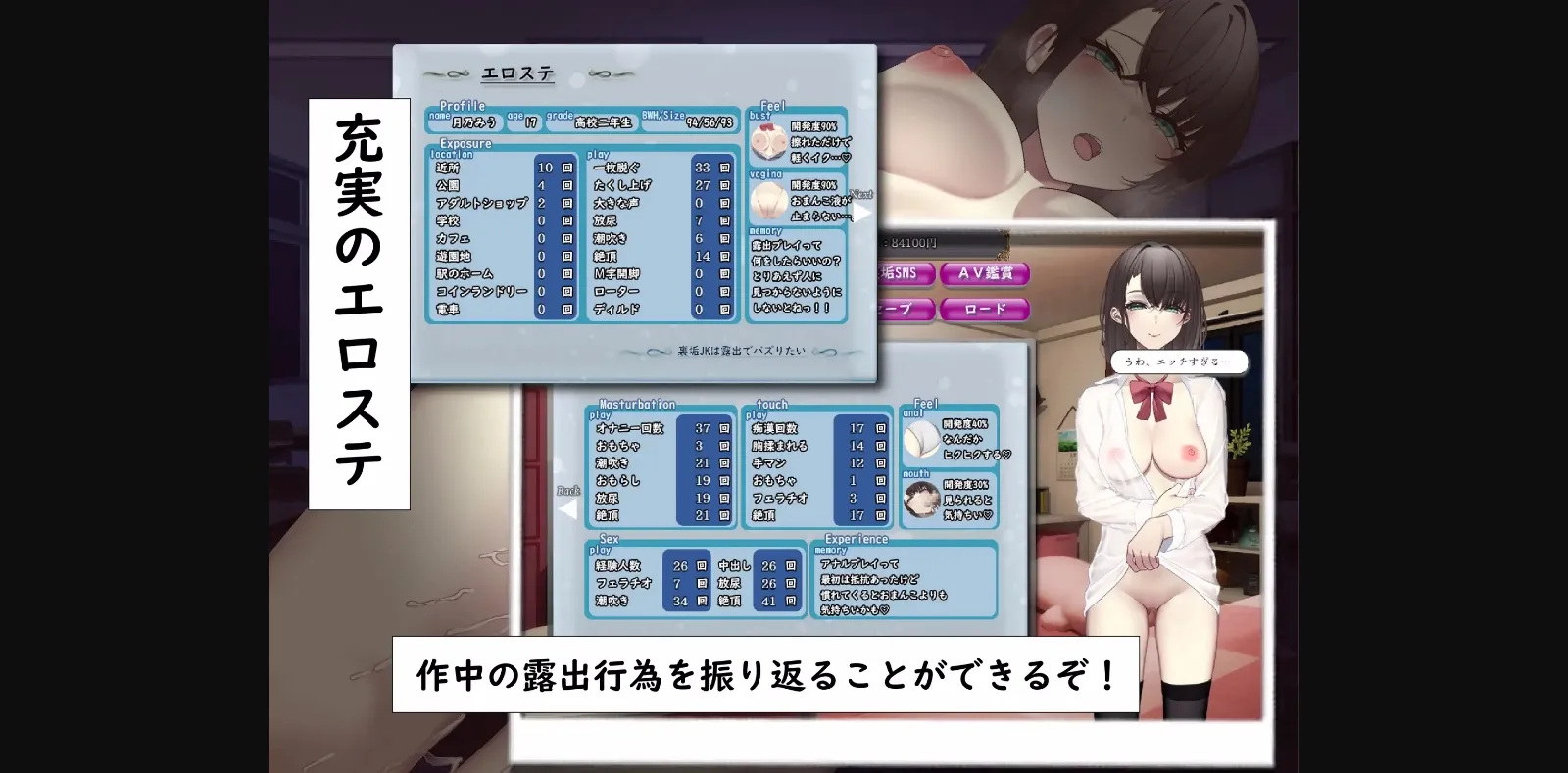This screenshot has width=1568, height=773.
Task: Switch to the Exposure stats section
Action: 467,143
